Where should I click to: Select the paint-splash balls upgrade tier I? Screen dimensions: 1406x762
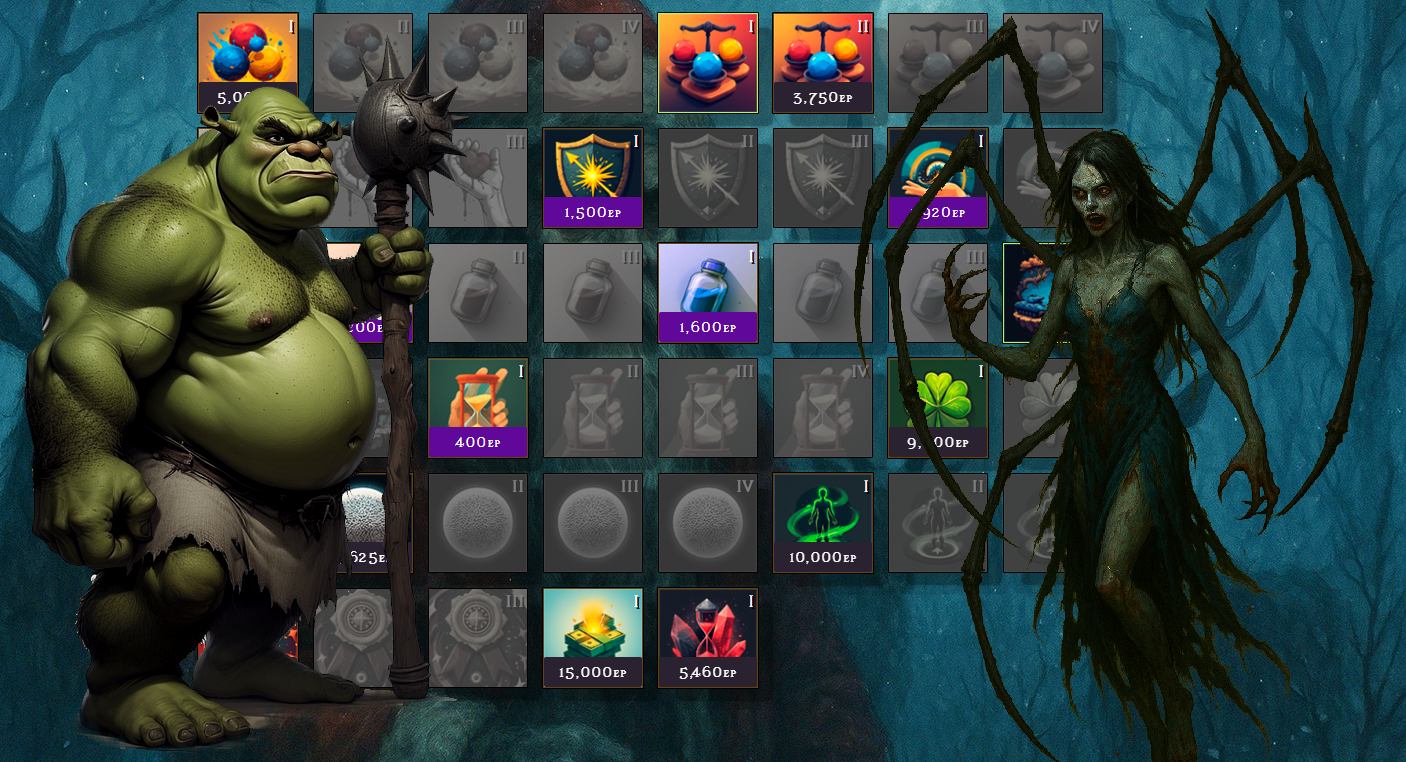point(247,52)
